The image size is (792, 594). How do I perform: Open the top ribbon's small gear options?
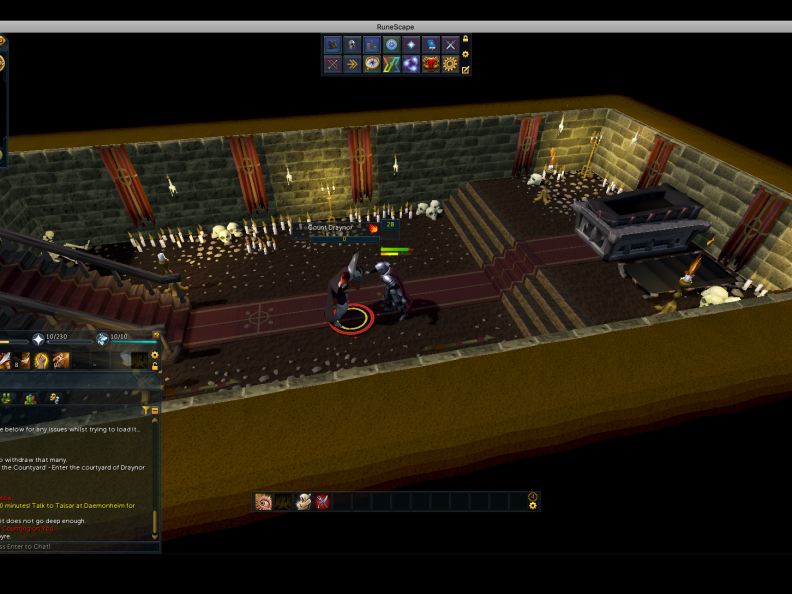point(465,54)
